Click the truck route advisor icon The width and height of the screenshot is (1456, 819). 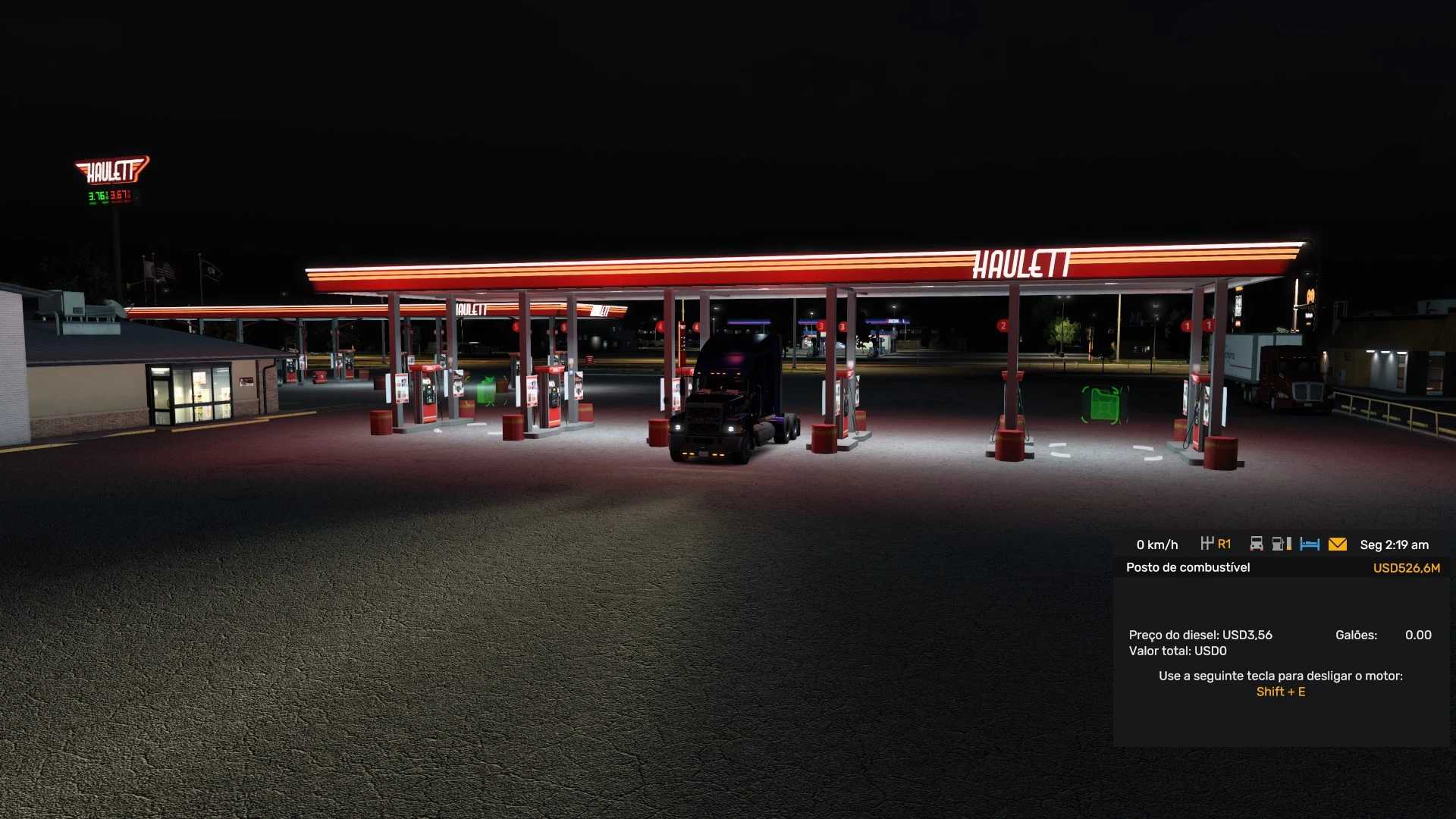[1257, 543]
